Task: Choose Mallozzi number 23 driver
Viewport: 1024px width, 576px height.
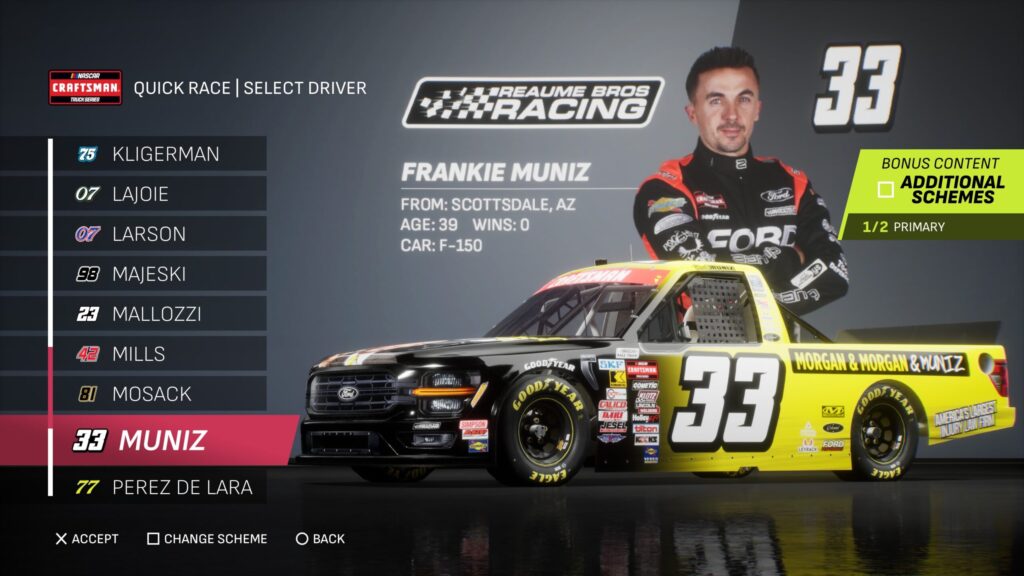Action: pos(160,314)
